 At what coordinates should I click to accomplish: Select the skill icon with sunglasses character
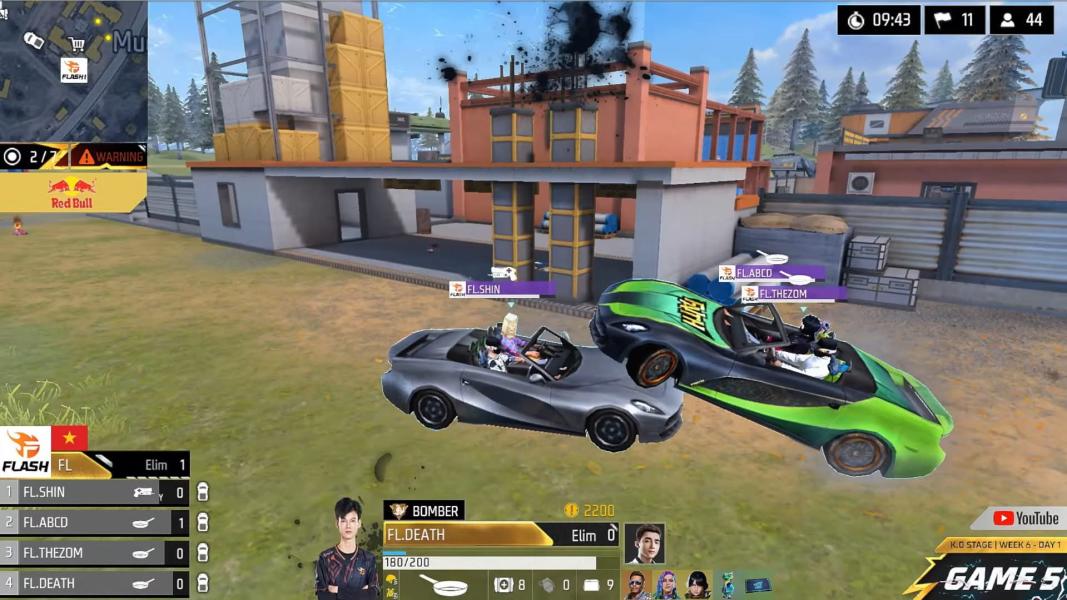[637, 585]
